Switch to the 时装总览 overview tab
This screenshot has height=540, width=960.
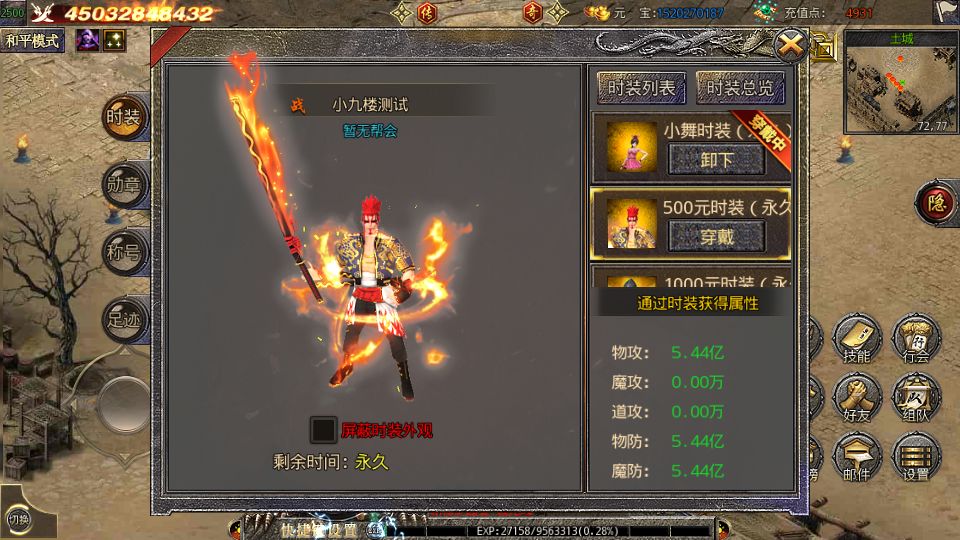[740, 88]
